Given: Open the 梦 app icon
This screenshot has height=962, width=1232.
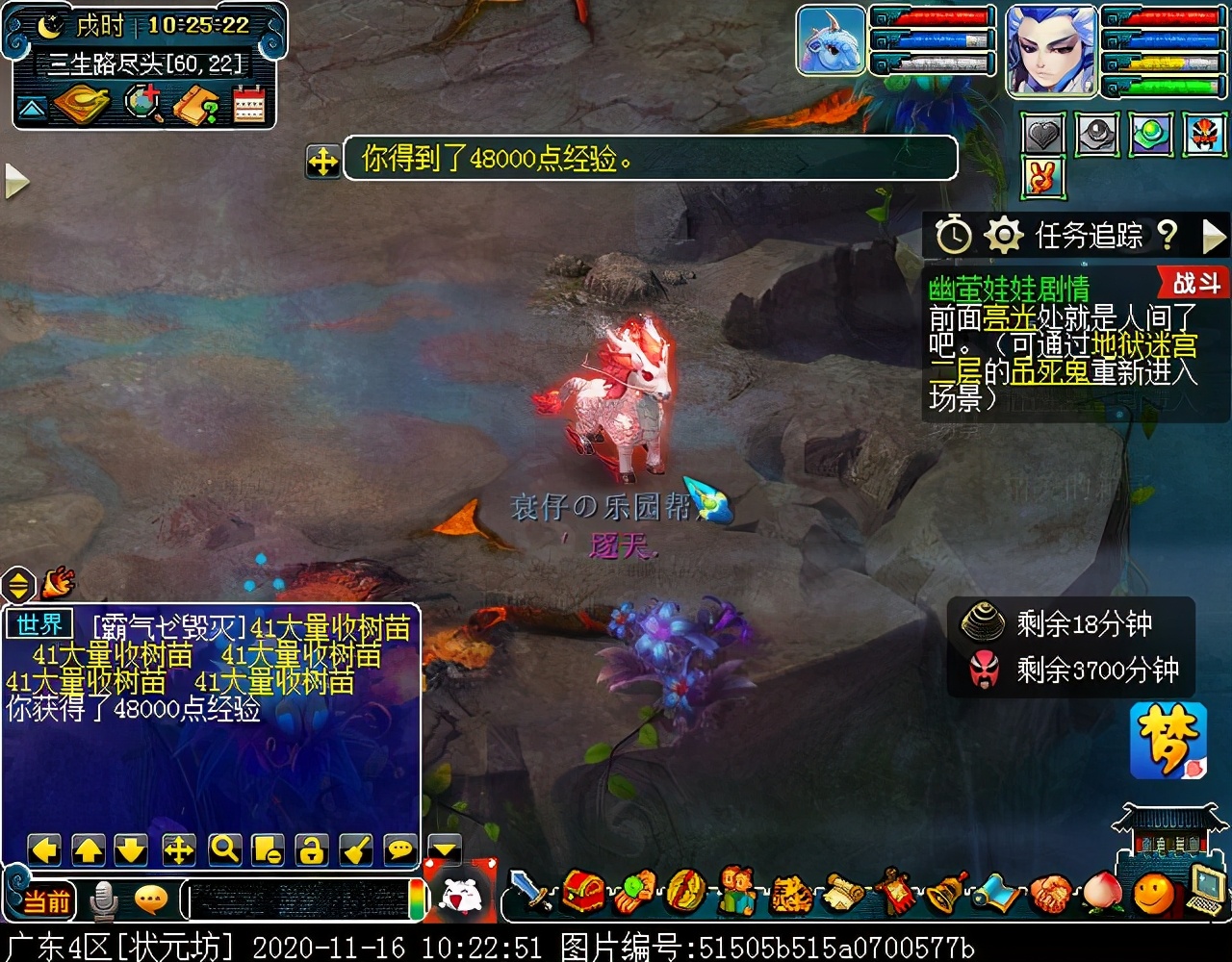Looking at the screenshot, I should [x=1168, y=740].
